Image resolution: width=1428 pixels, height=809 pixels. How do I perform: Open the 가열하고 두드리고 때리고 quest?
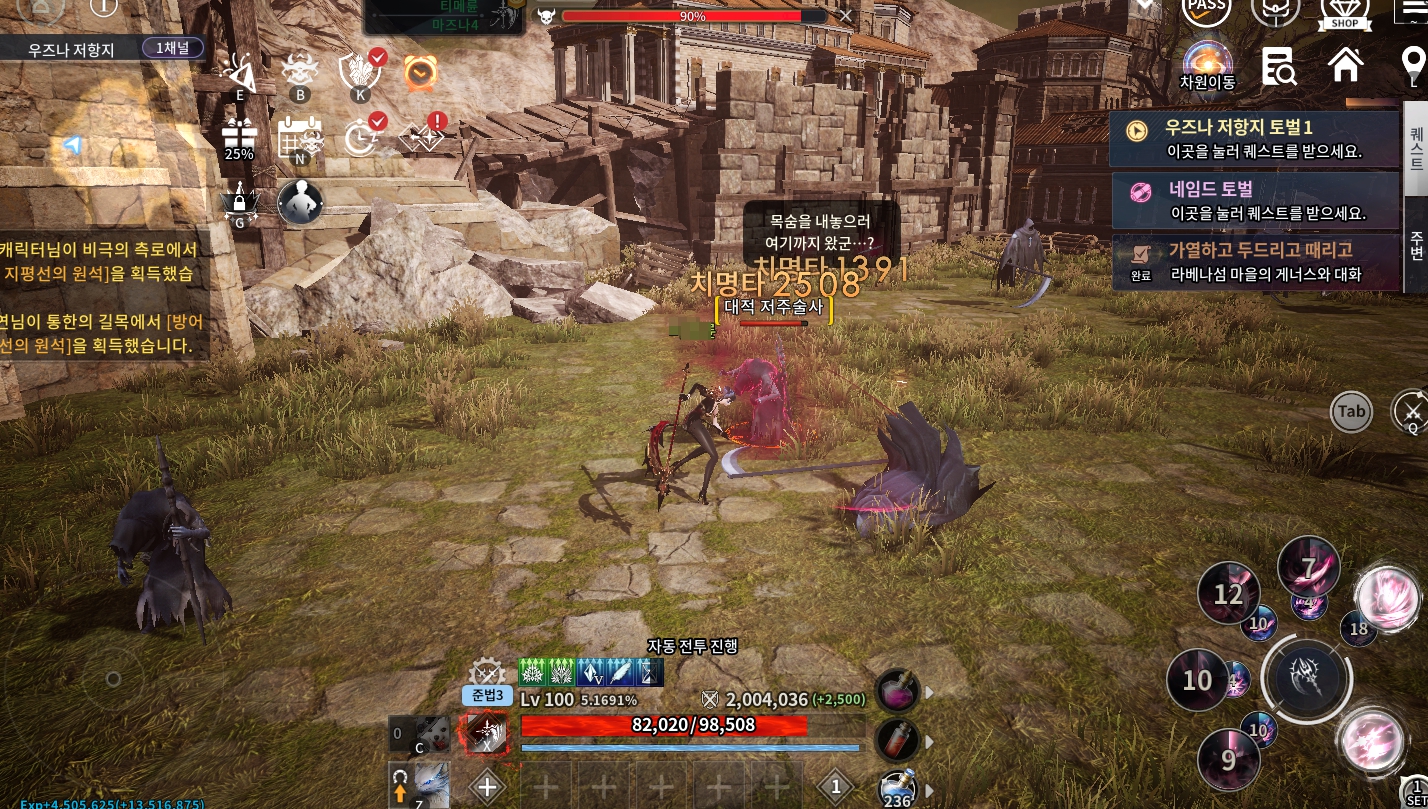(x=1254, y=261)
